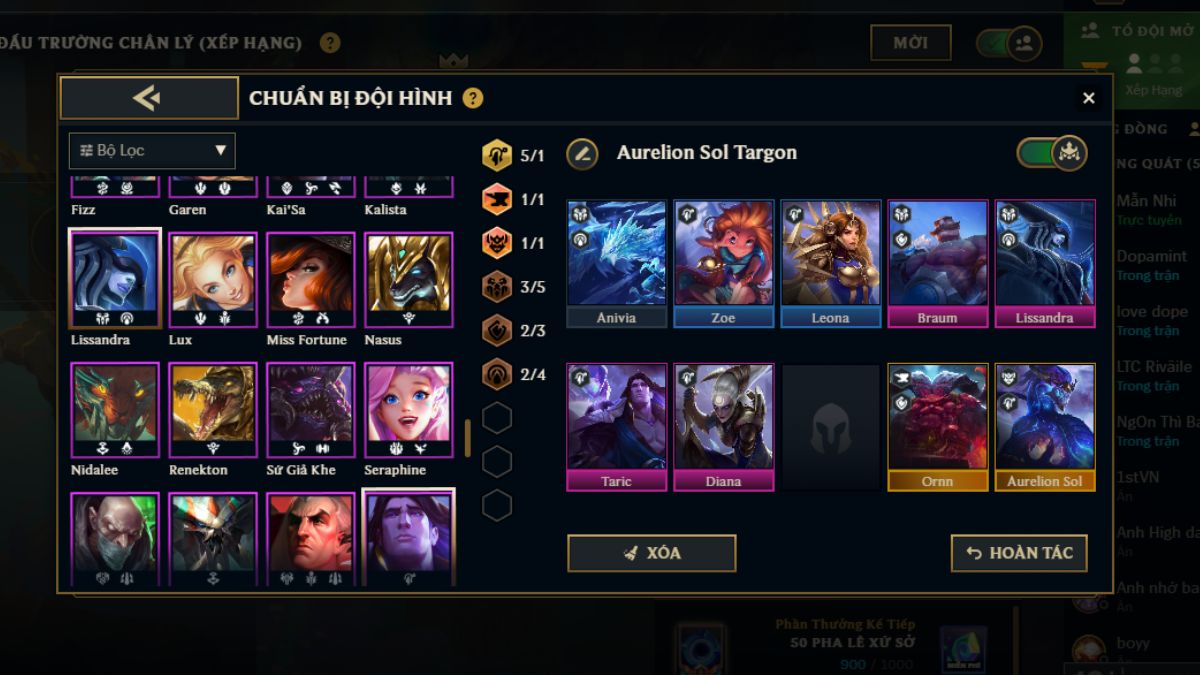
Task: Choose the Nasus champion portrait
Action: 408,280
